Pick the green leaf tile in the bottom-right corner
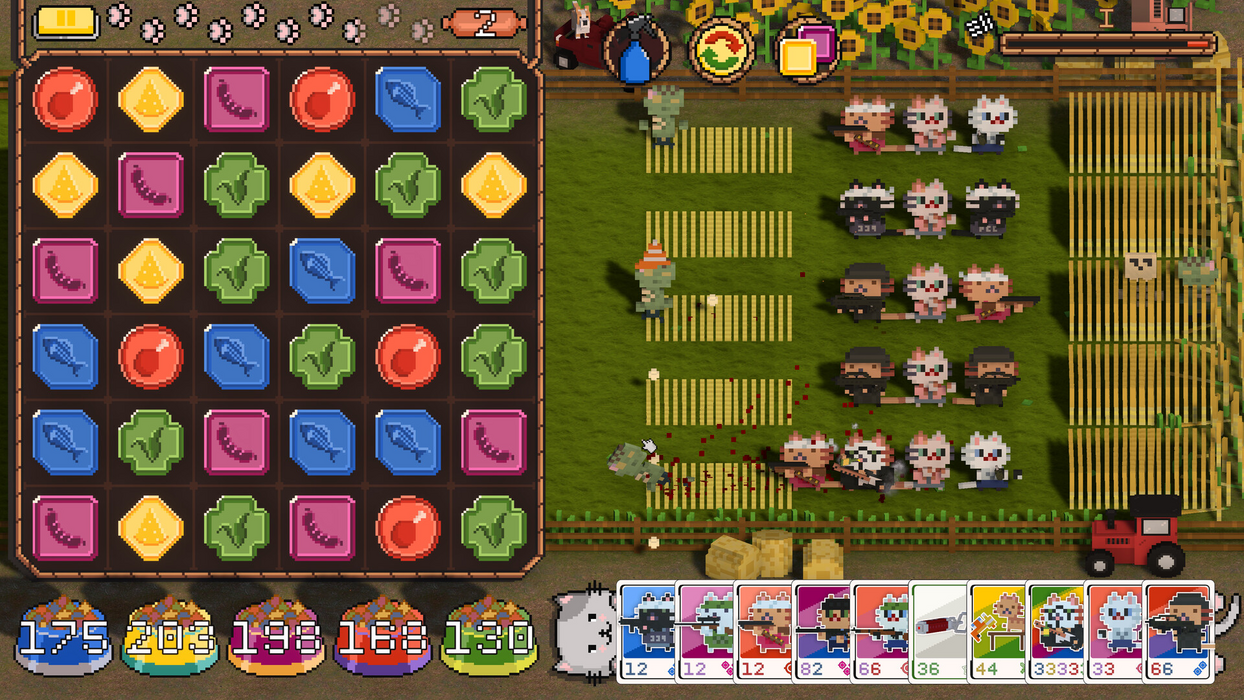The height and width of the screenshot is (700, 1244). click(x=494, y=527)
